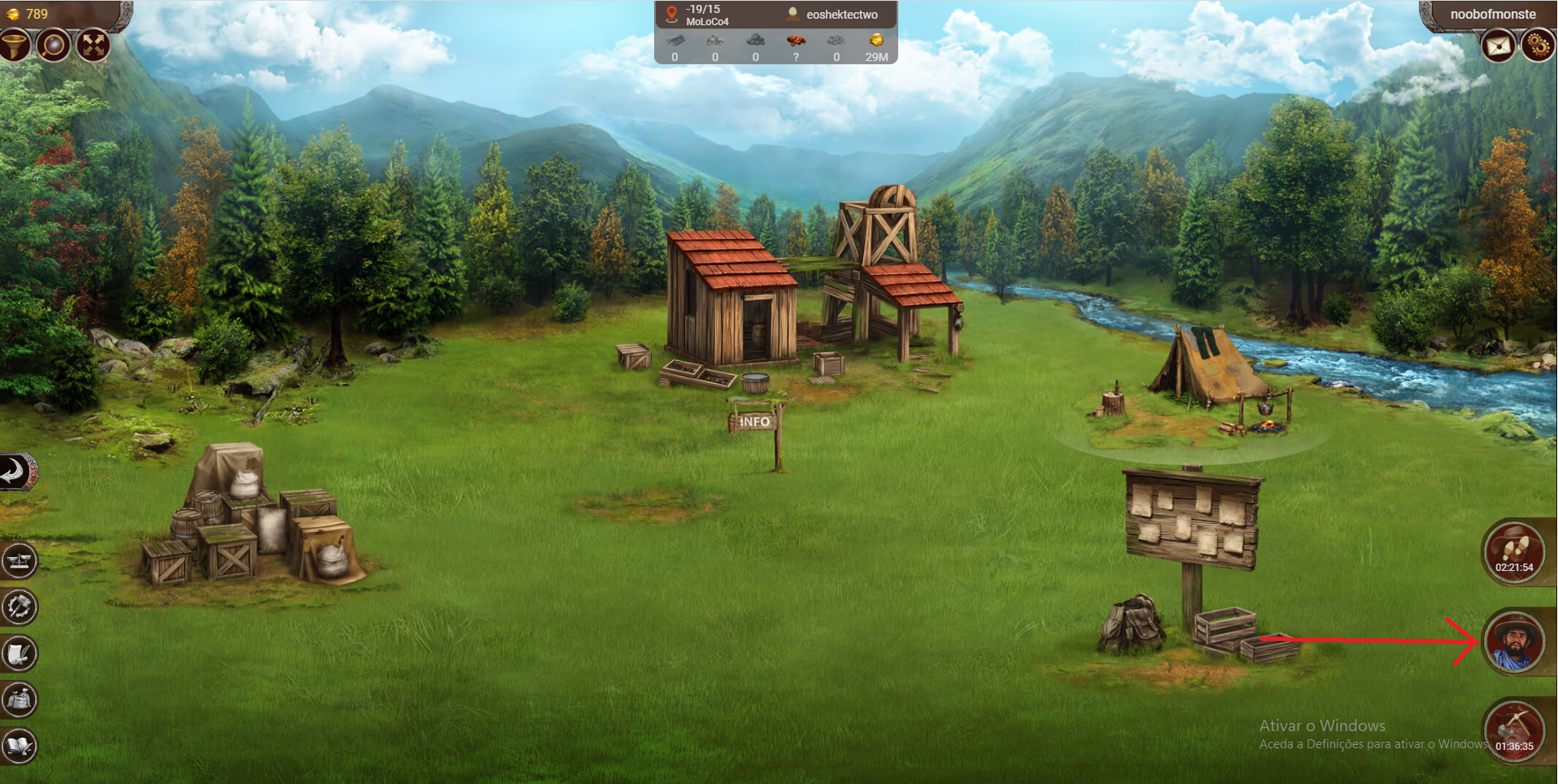Open the hammer and gear crafting icon
Viewport: 1558px width, 784px height.
coord(20,607)
